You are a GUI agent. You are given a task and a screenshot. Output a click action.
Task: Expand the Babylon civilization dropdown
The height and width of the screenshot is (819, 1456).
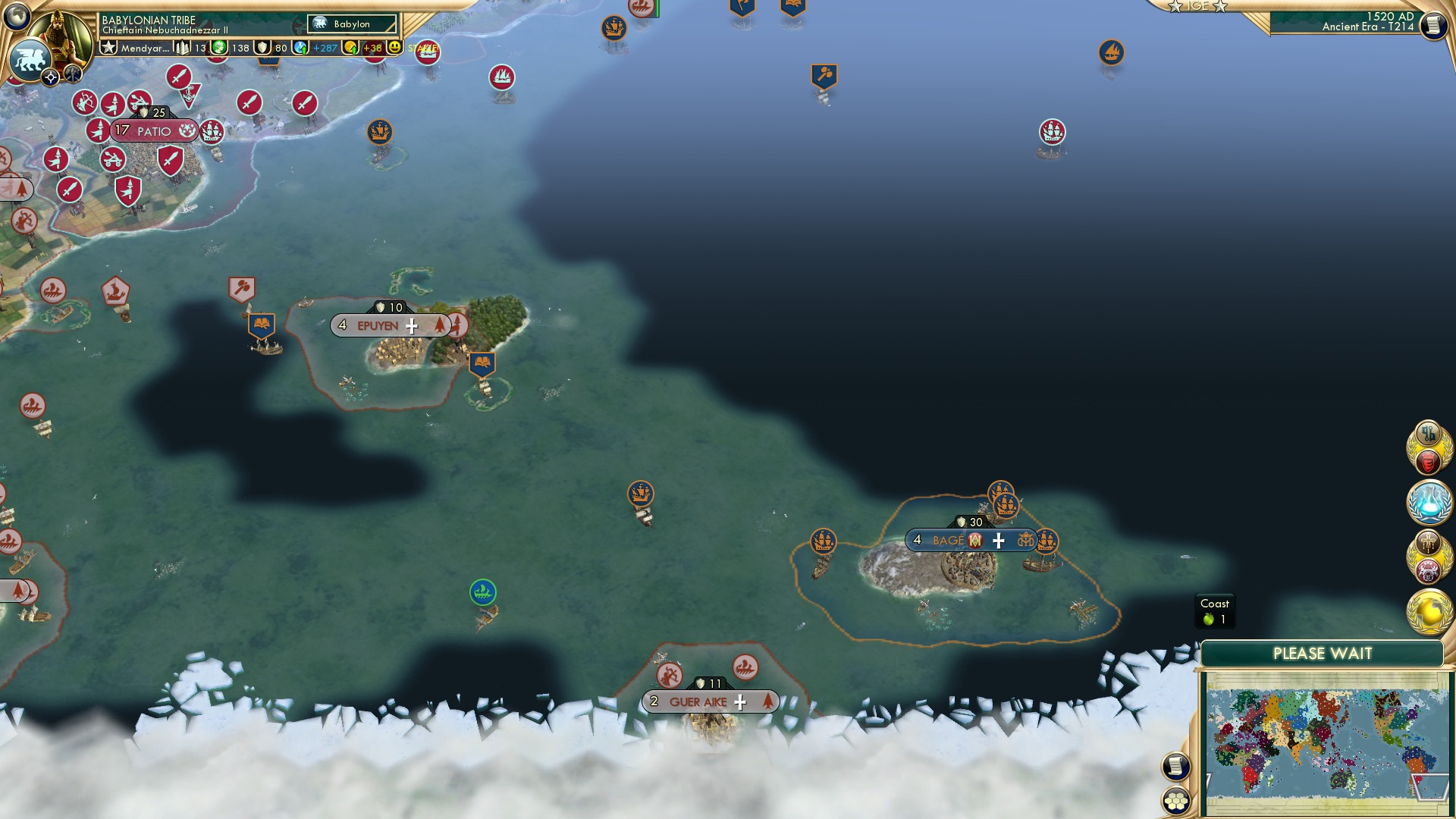pyautogui.click(x=353, y=24)
